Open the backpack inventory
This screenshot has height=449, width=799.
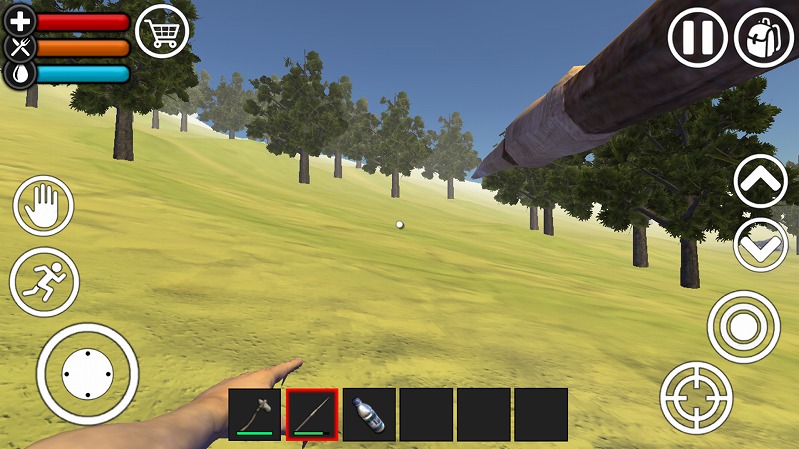[x=764, y=38]
